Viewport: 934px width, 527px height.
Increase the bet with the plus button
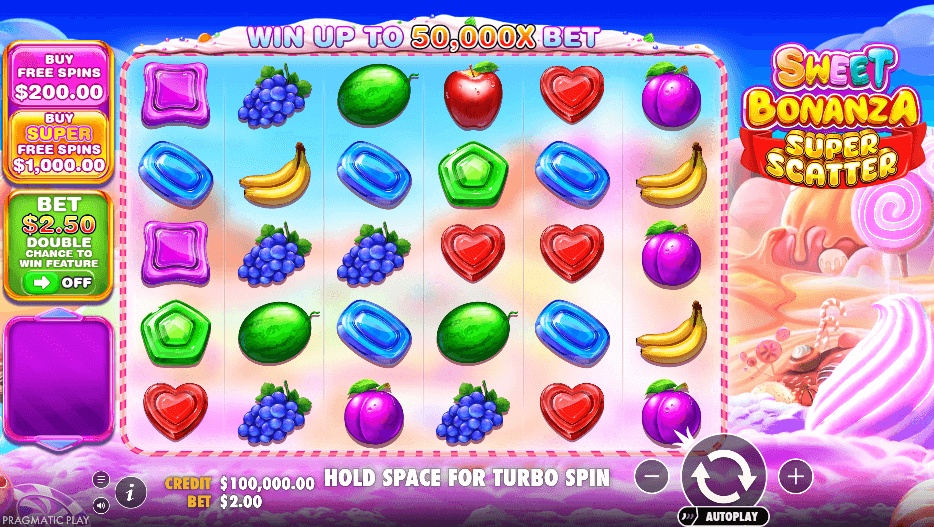click(795, 477)
